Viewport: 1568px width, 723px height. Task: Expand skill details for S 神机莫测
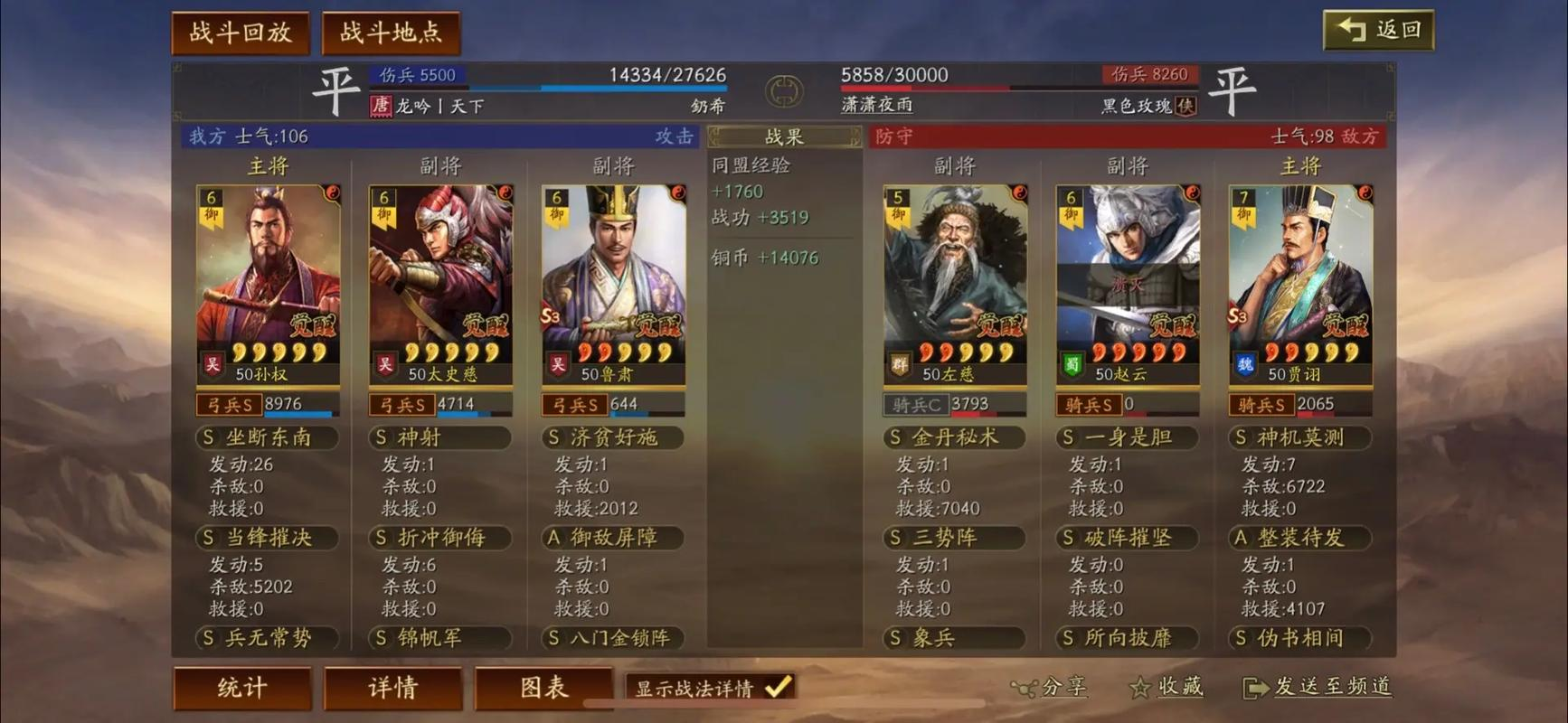click(1299, 437)
